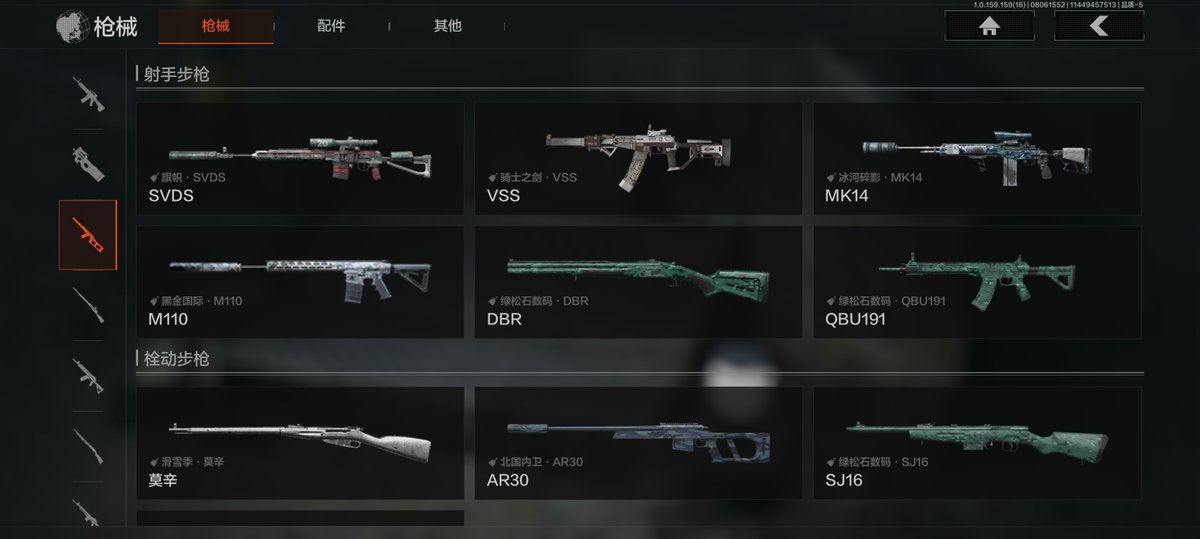The height and width of the screenshot is (539, 1200).
Task: Select the MK14 rifle card
Action: click(x=977, y=158)
